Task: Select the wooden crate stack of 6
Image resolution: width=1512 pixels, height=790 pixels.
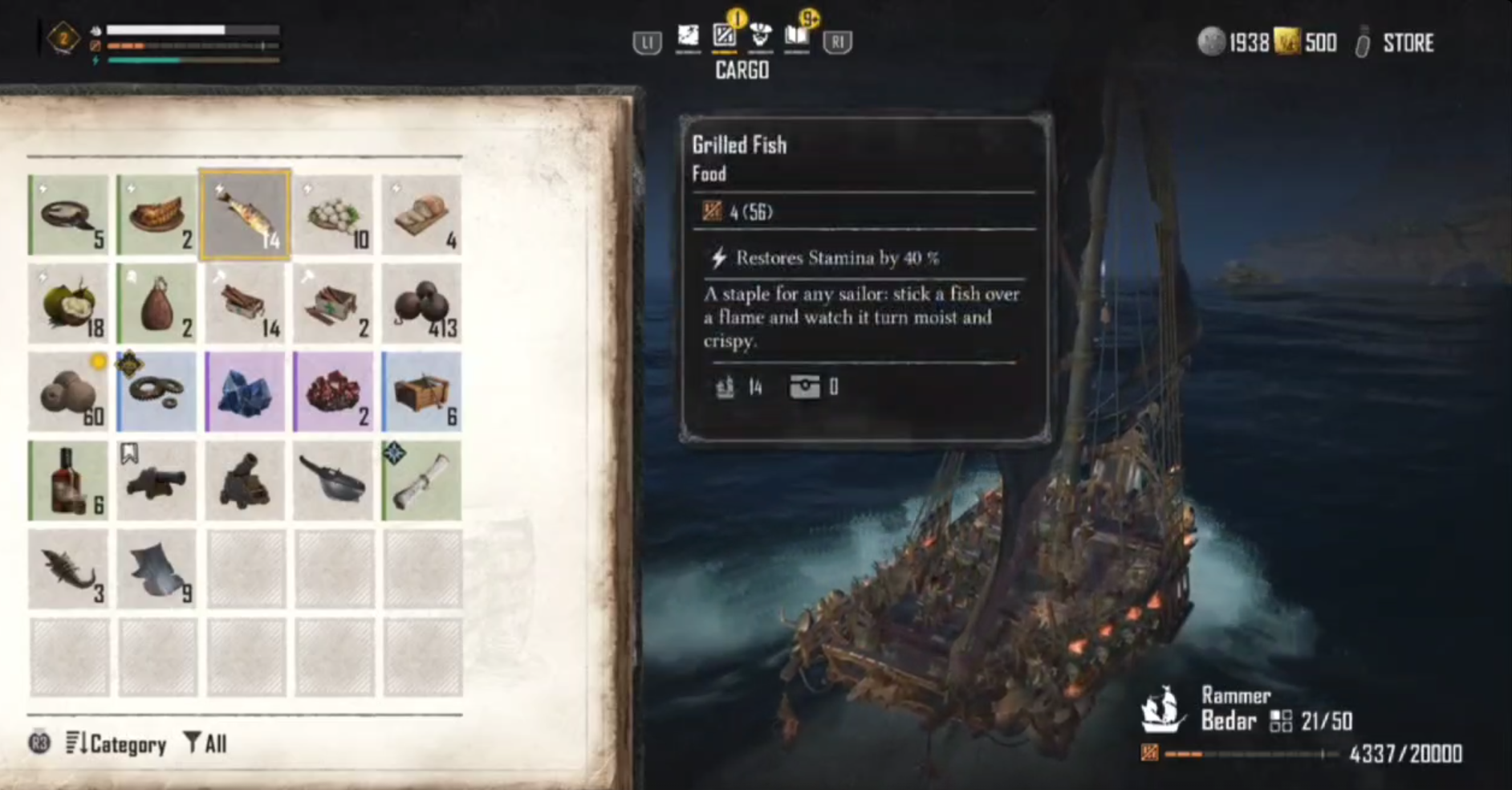Action: point(421,392)
